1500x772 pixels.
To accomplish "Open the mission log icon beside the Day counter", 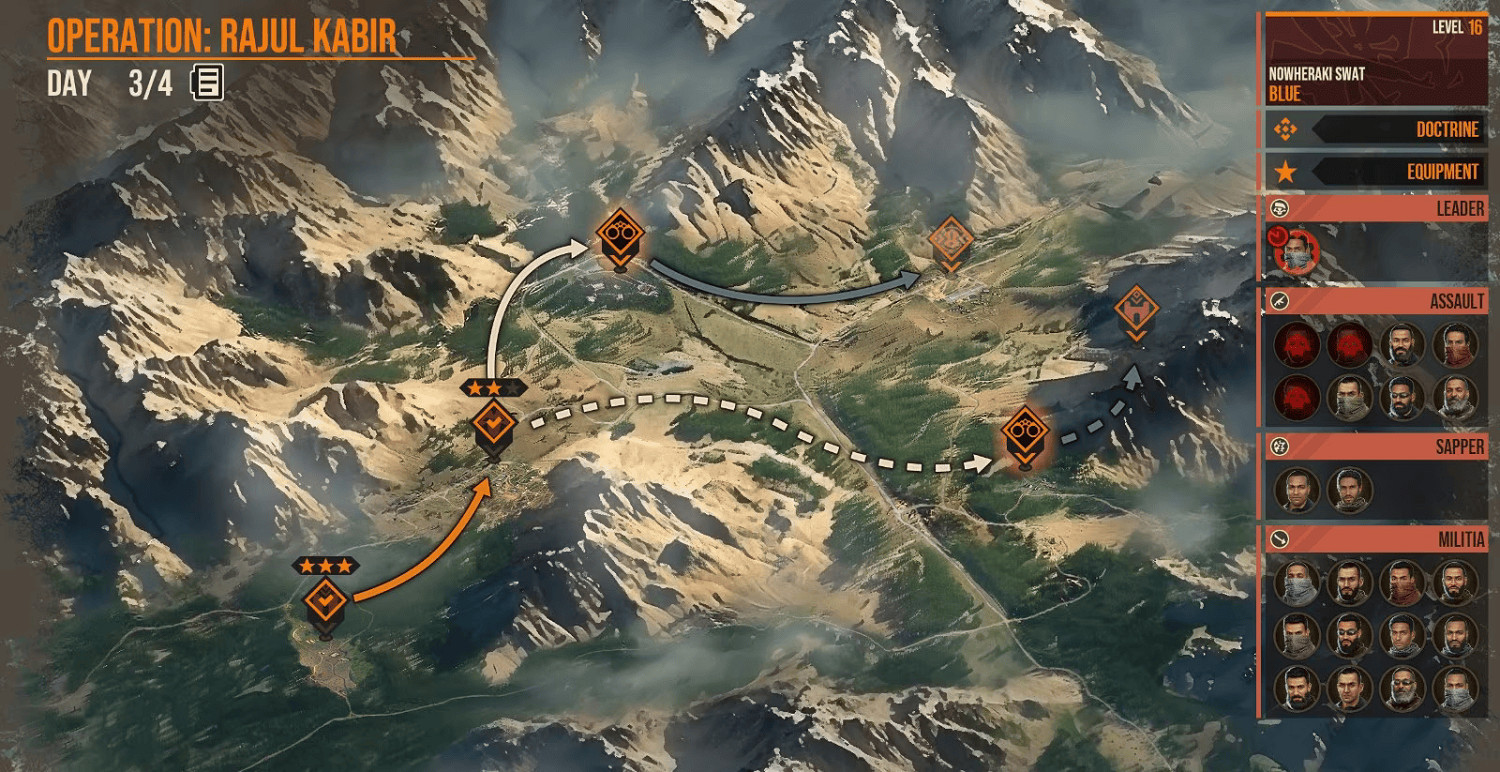I will [x=205, y=85].
